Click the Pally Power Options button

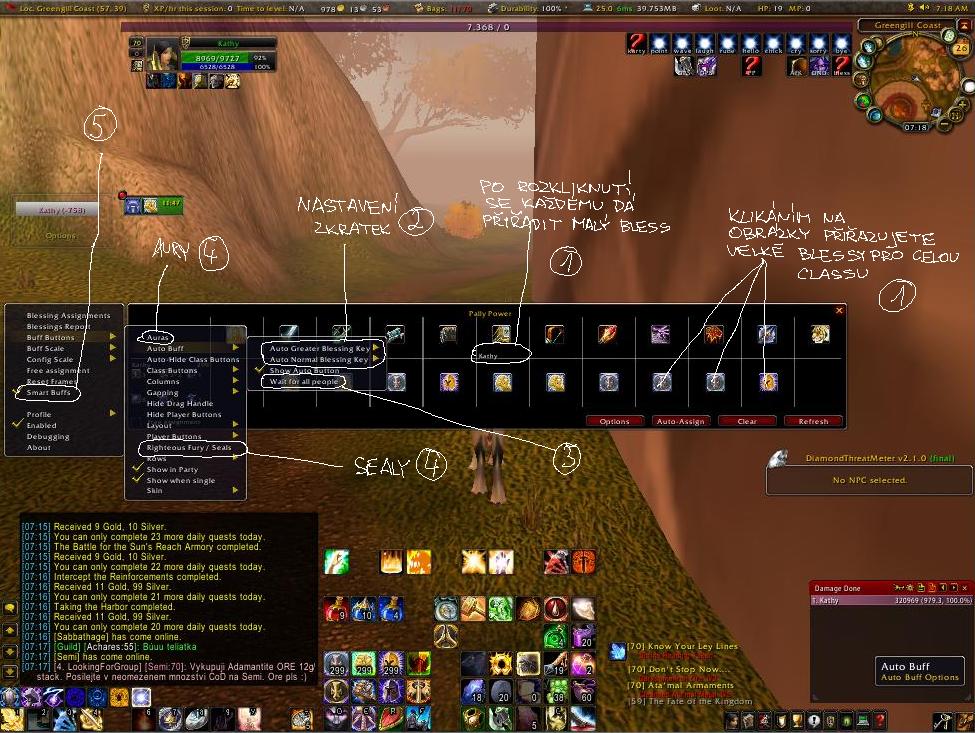[614, 421]
